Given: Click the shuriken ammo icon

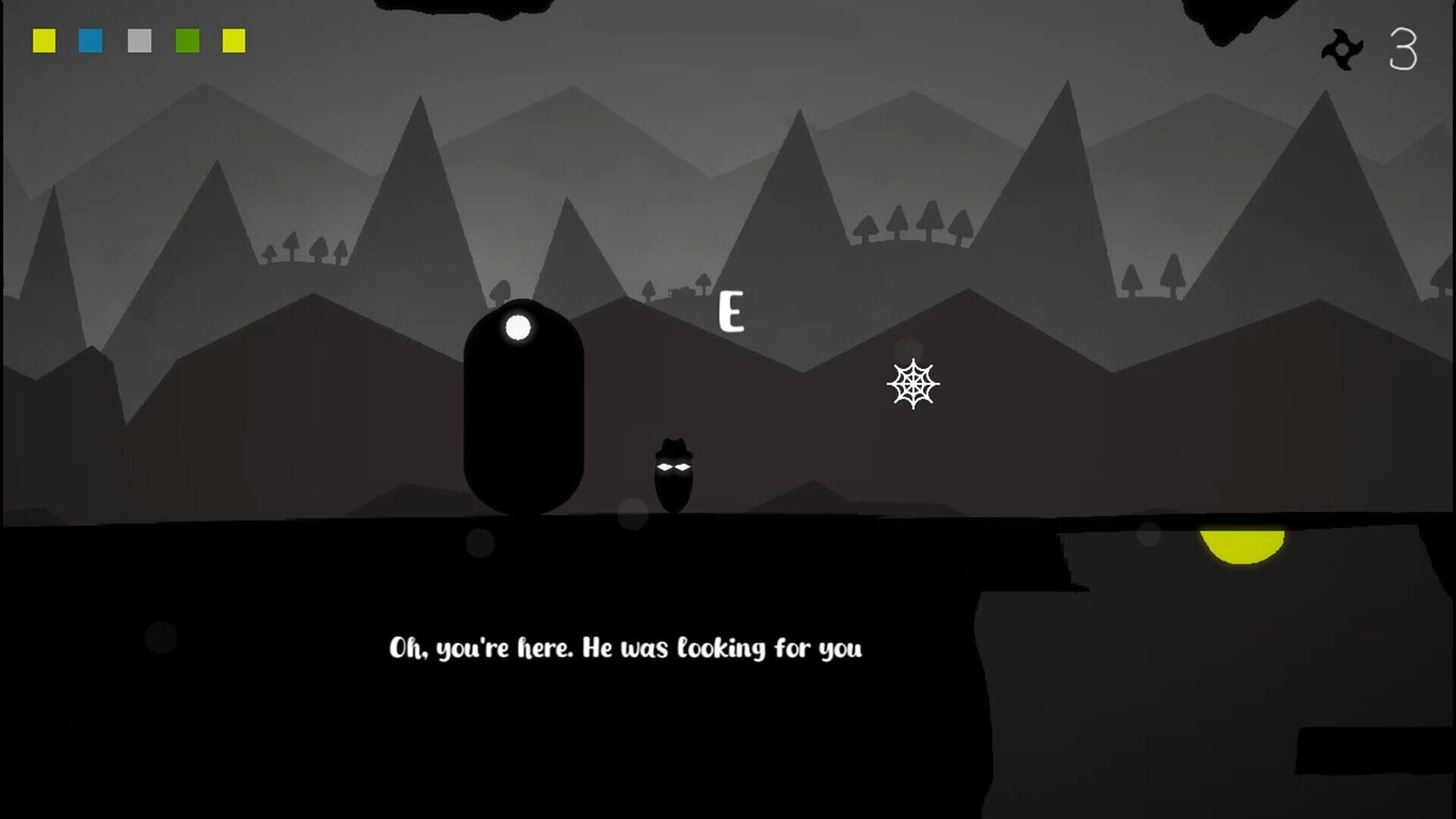Looking at the screenshot, I should tap(1342, 47).
